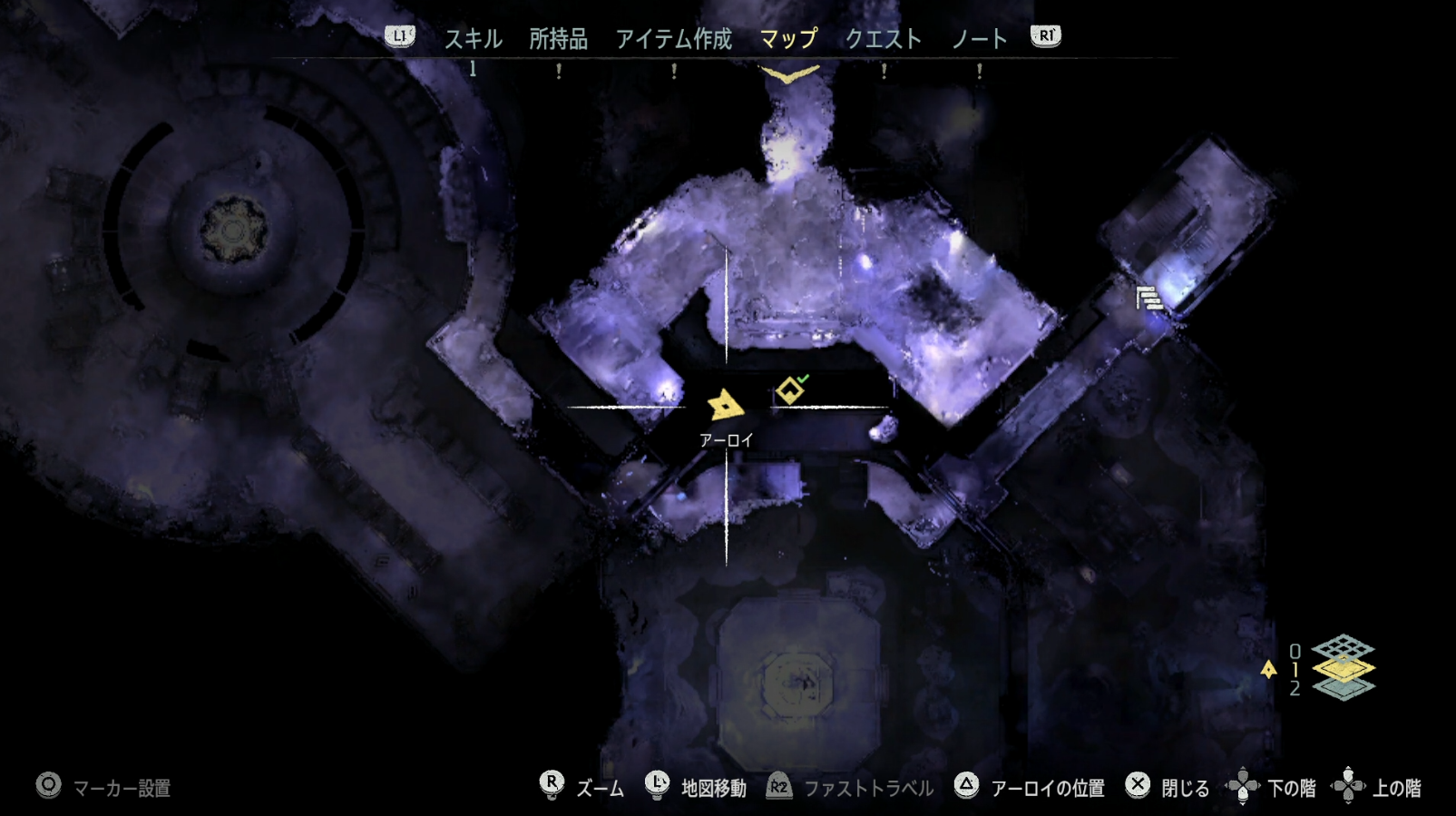Screen dimensions: 1456x816
Task: Click the R1 shoulder button icon beside ノート
Action: coord(1044,38)
